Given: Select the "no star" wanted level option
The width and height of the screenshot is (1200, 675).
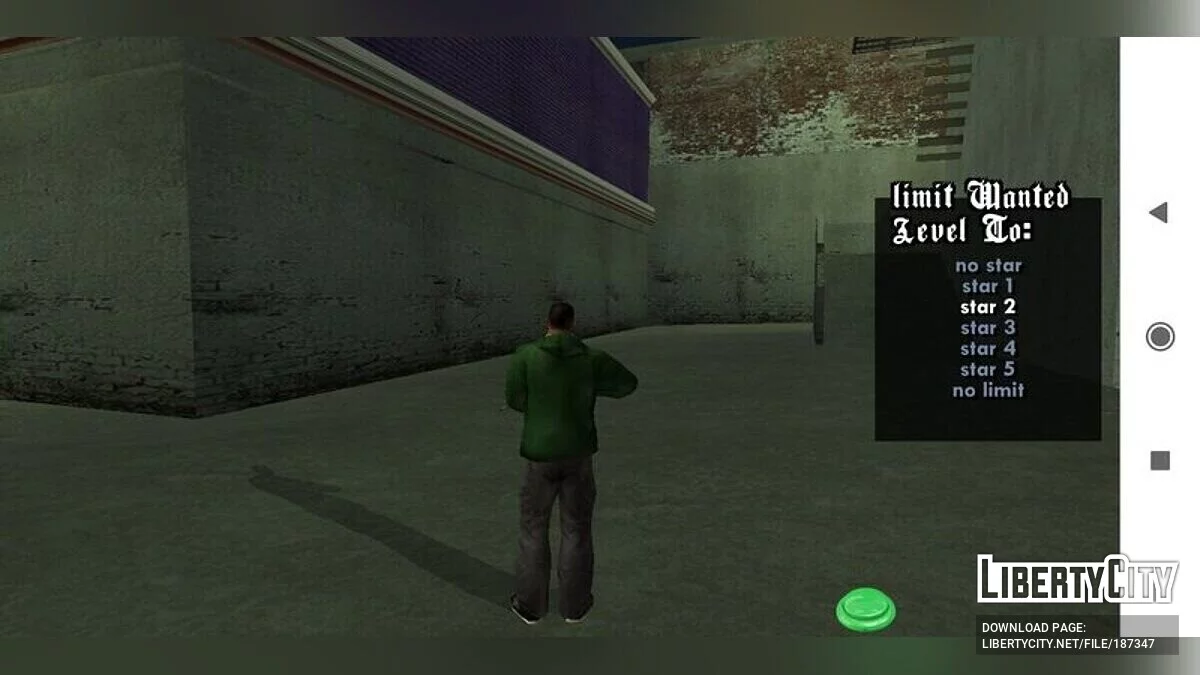Looking at the screenshot, I should click(988, 266).
